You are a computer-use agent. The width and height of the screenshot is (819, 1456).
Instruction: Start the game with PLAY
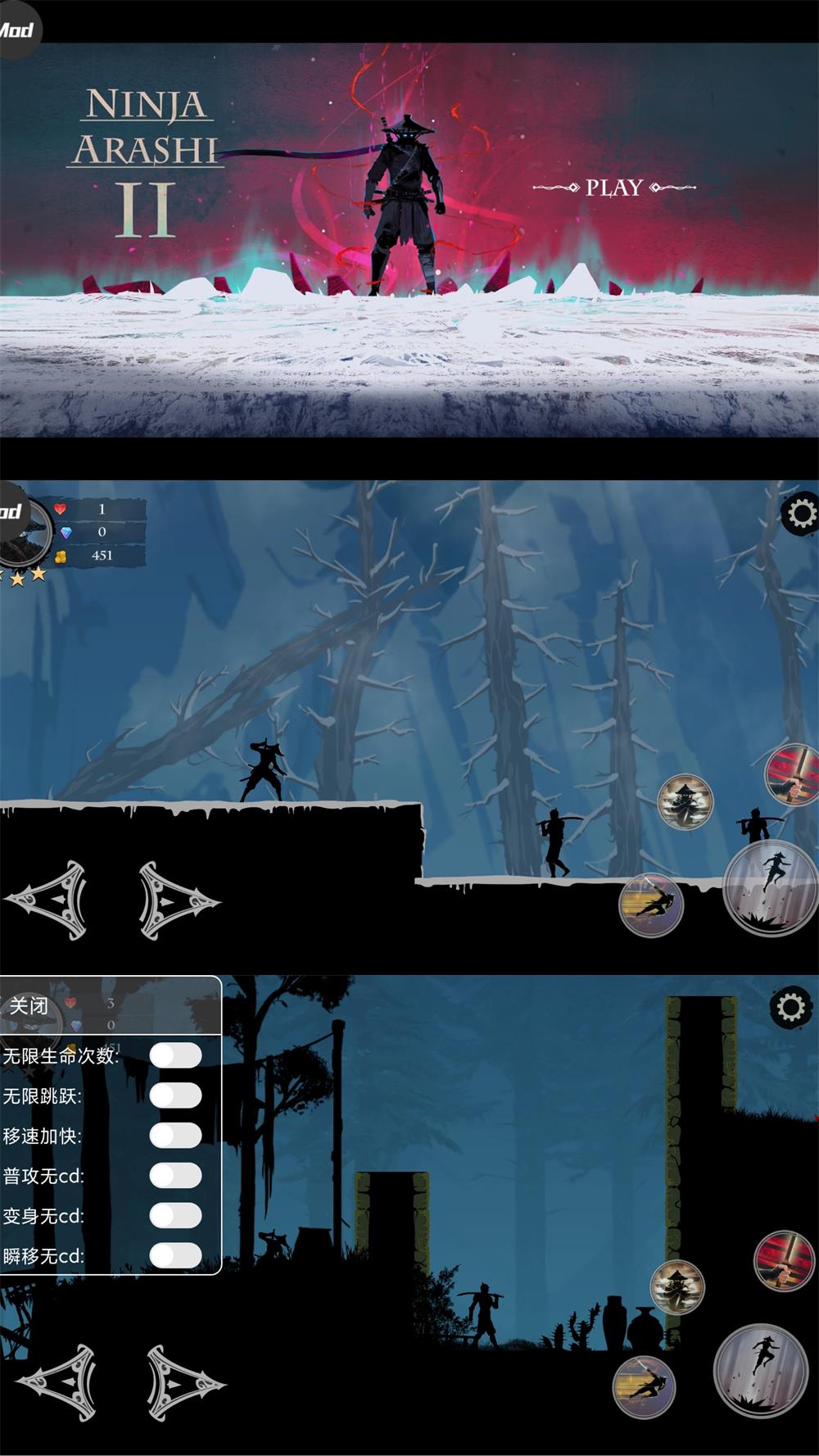click(x=613, y=188)
